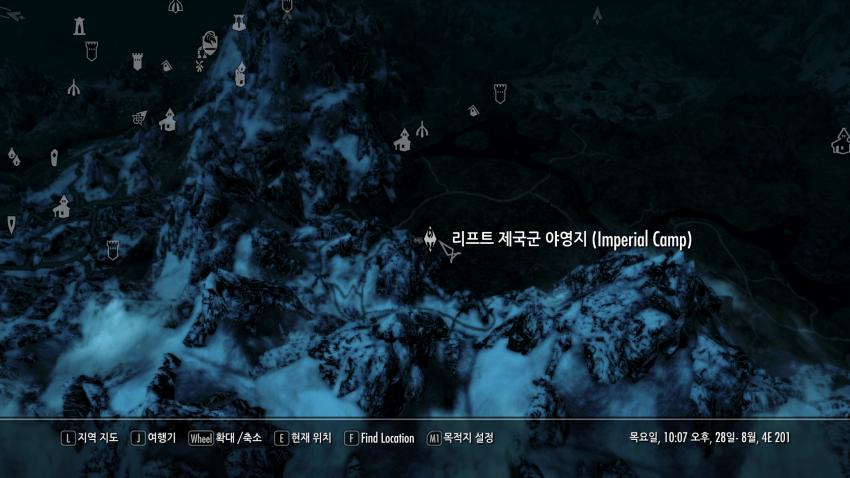
Task: Choose the set destination (목적지 설정) option
Action: point(460,438)
